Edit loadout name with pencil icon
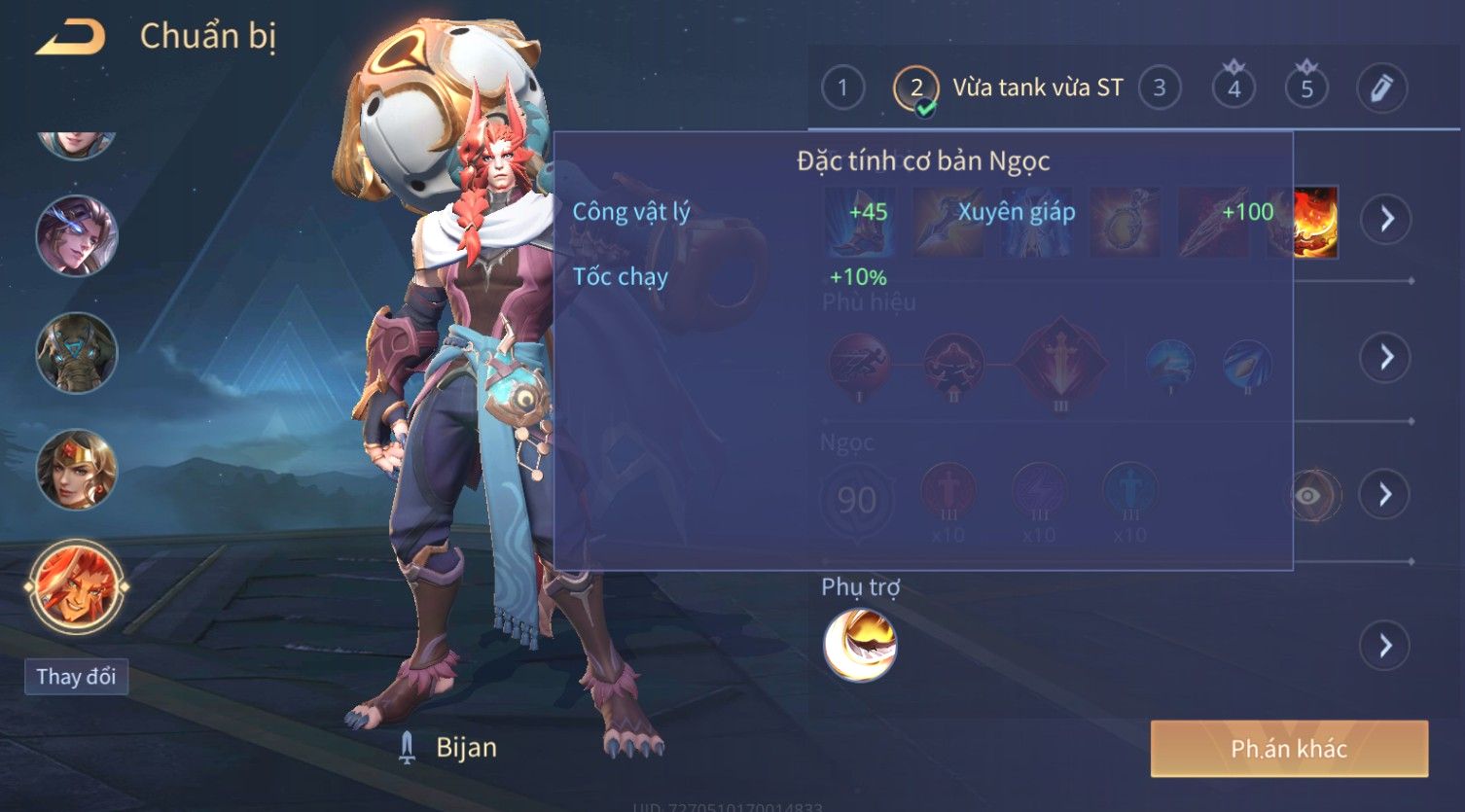Viewport: 1465px width, 812px height. (1381, 88)
